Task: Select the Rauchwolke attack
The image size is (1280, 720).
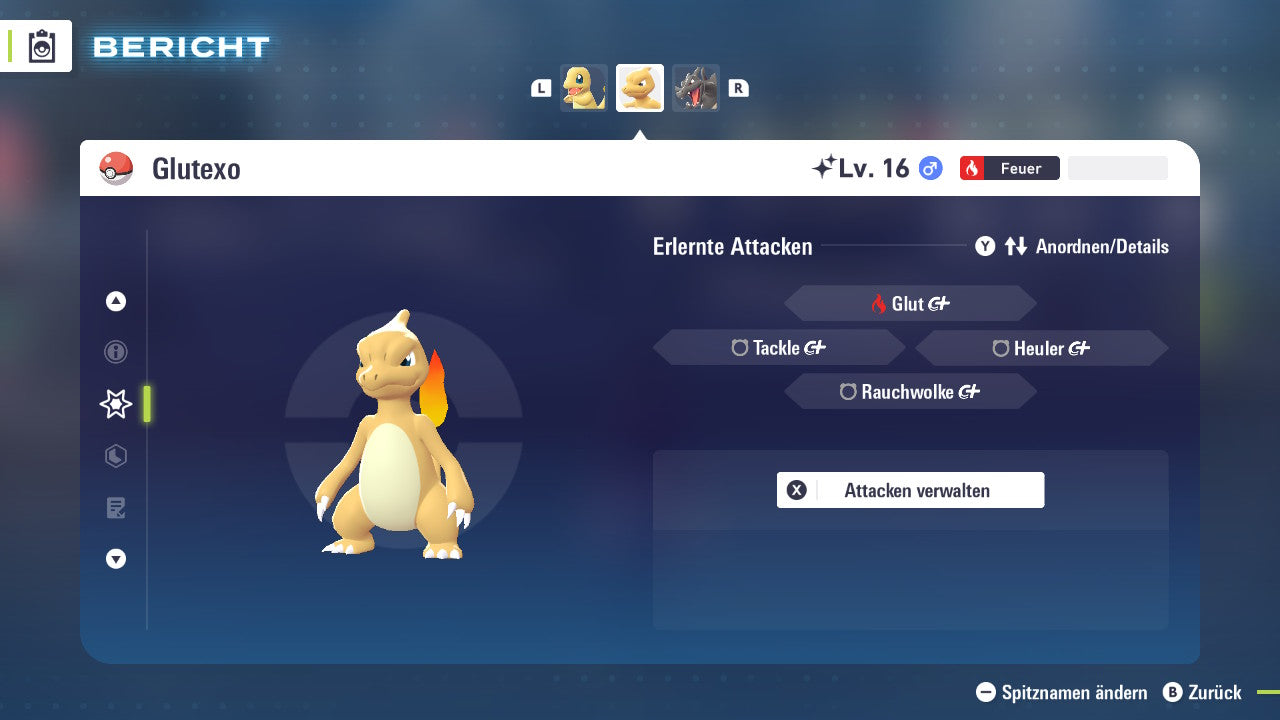Action: 909,391
